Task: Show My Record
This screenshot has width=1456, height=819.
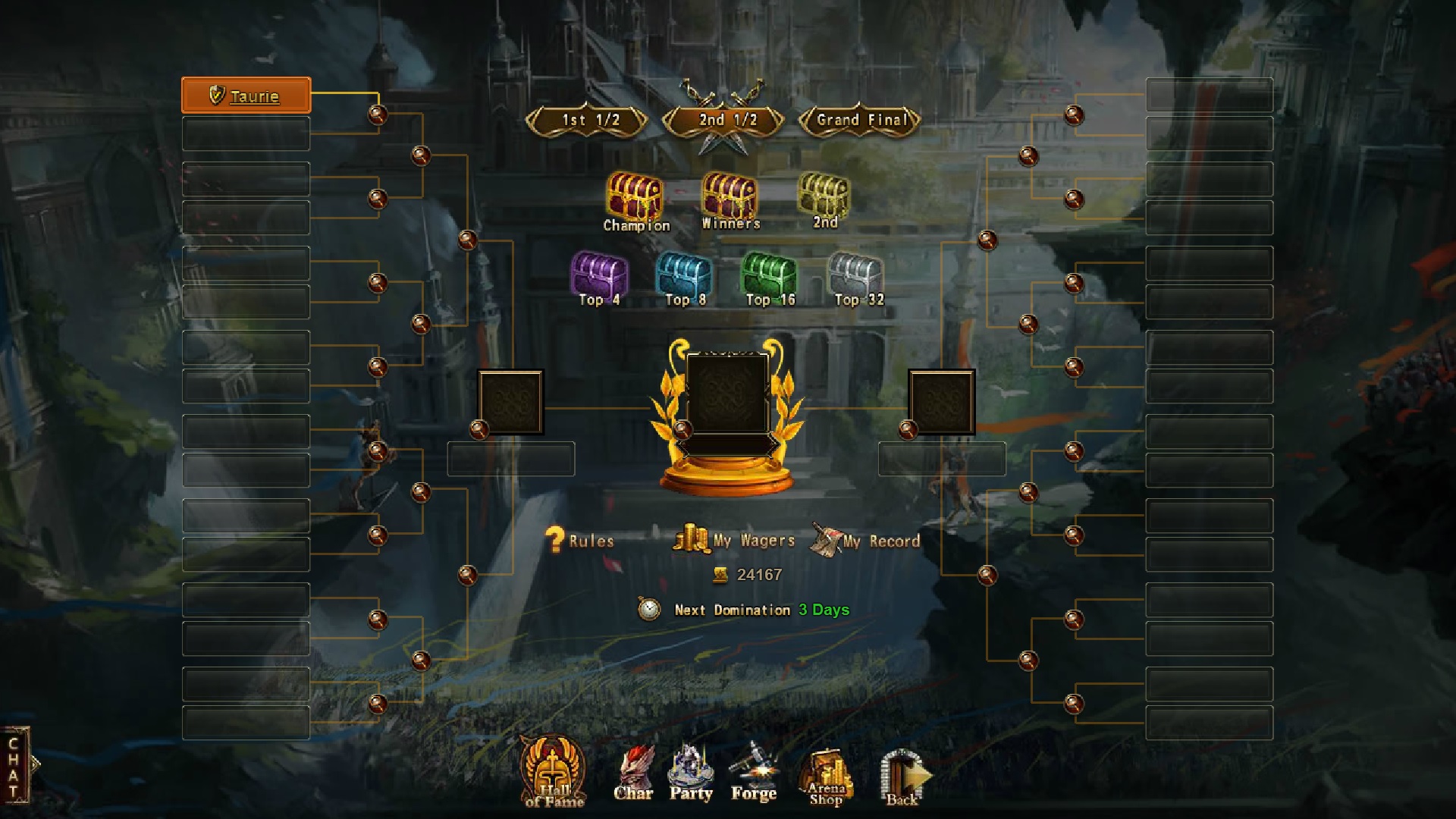Action: point(866,541)
